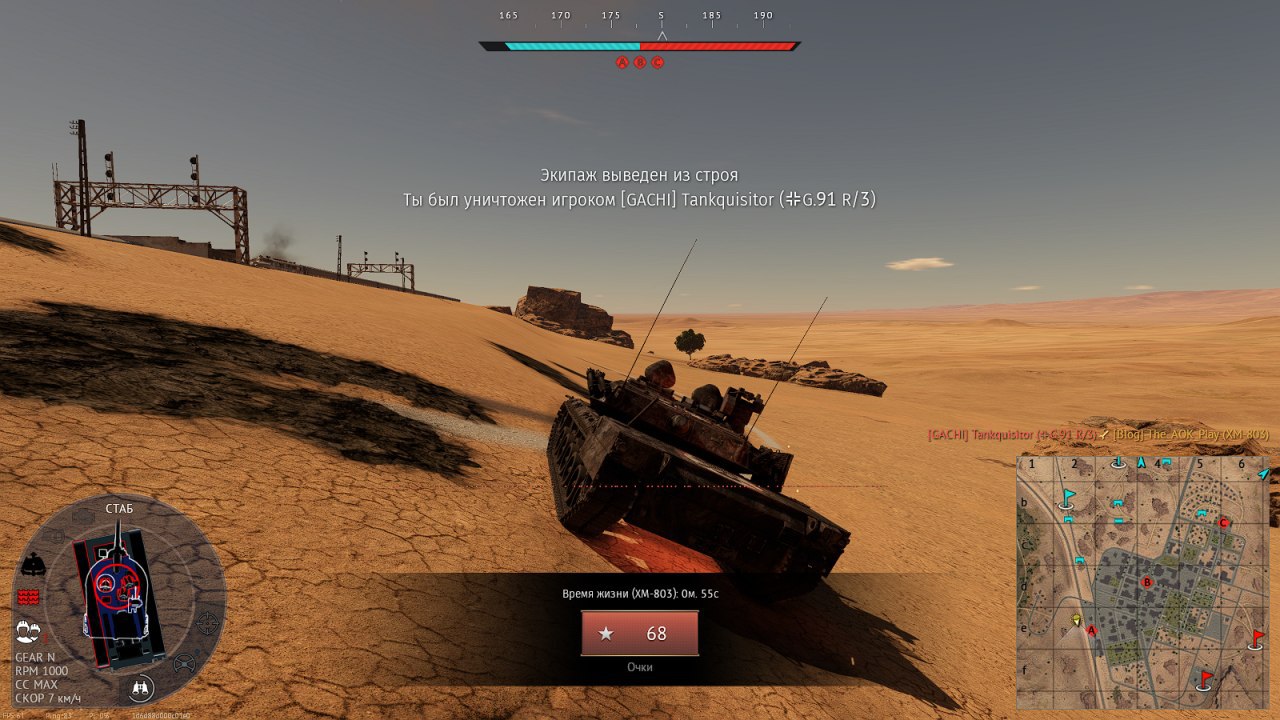This screenshot has height=720, width=1280.
Task: Activate the binoculars icon
Action: tap(142, 688)
